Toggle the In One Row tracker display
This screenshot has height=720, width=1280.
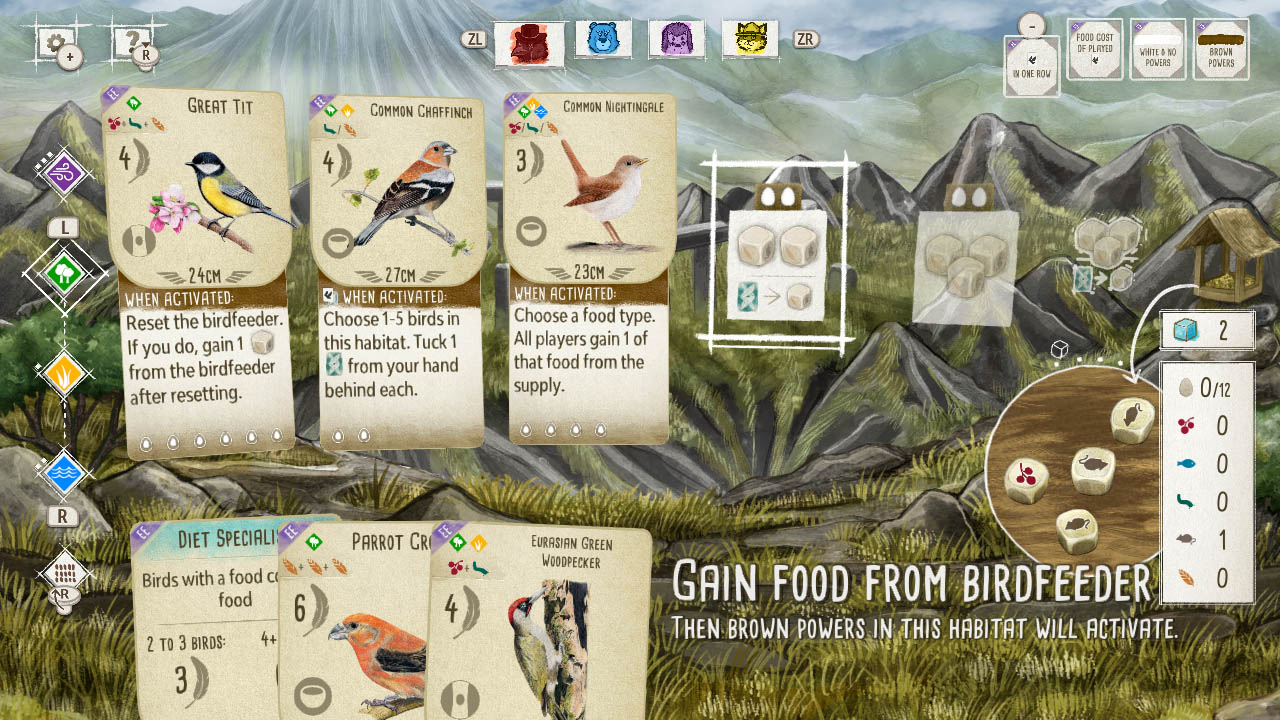coord(1030,62)
